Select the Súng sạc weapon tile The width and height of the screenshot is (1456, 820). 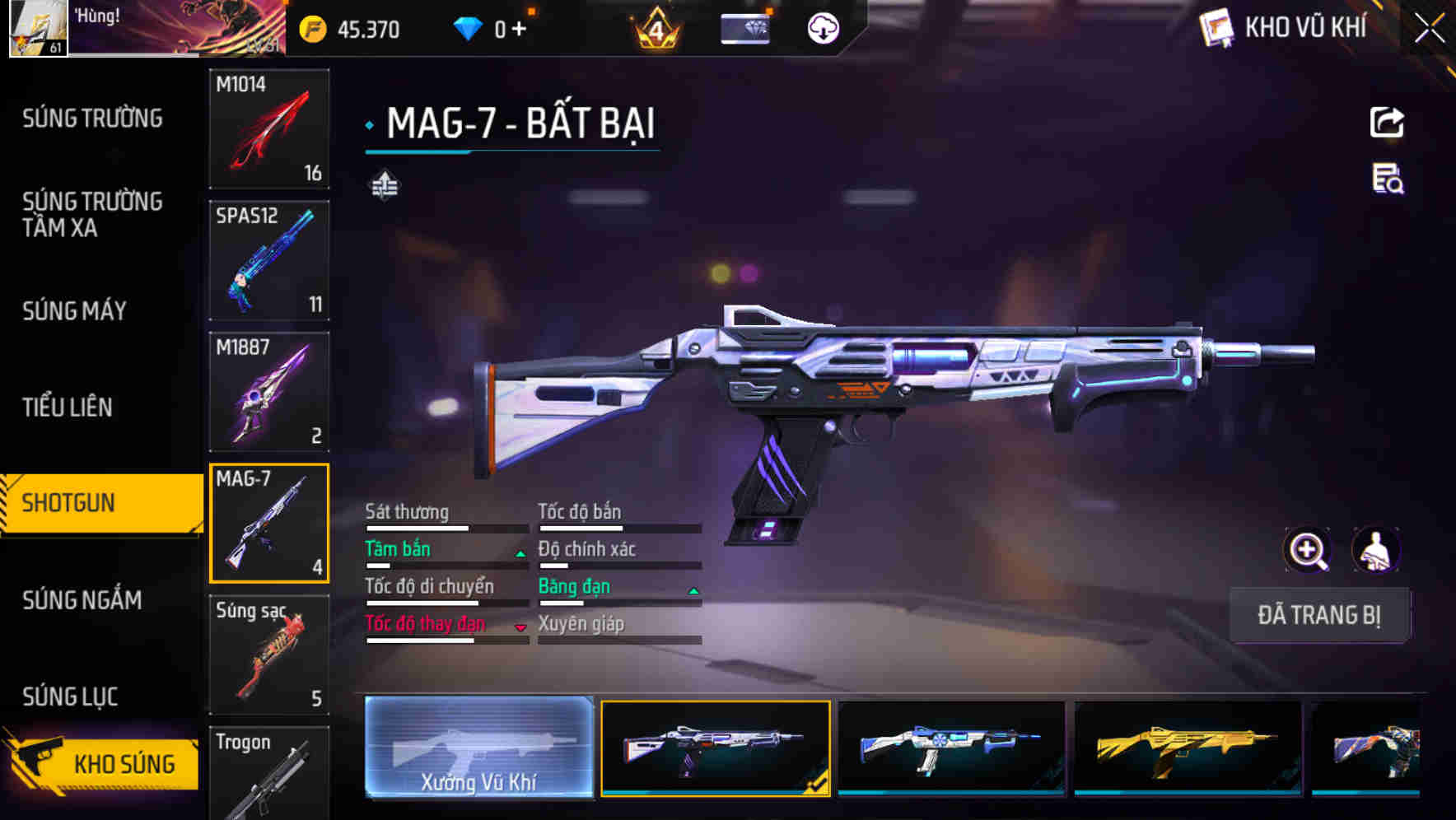[269, 655]
